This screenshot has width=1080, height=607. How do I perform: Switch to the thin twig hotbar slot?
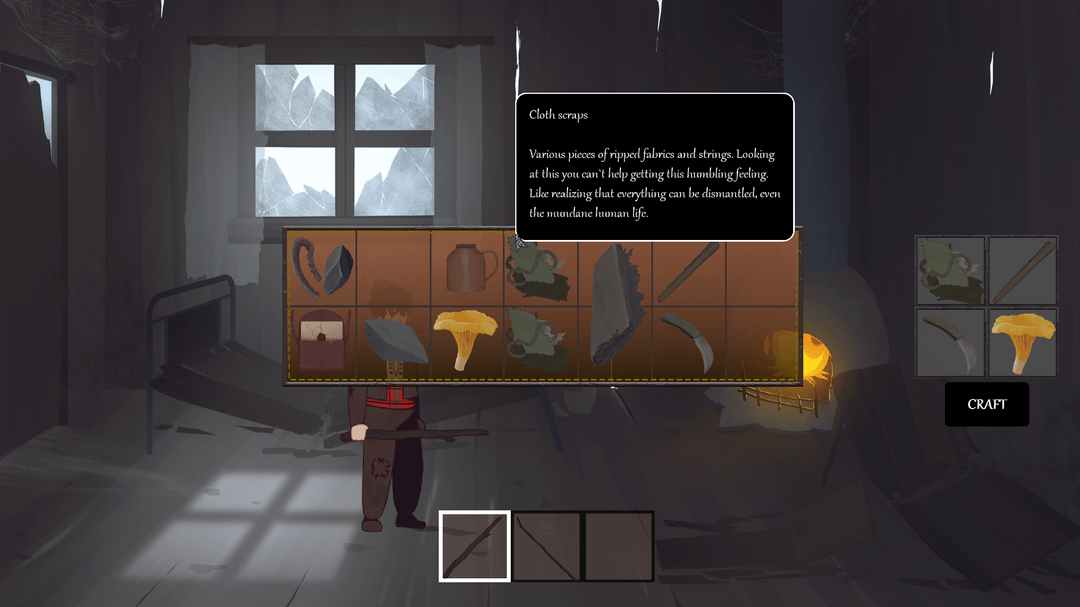tap(547, 546)
